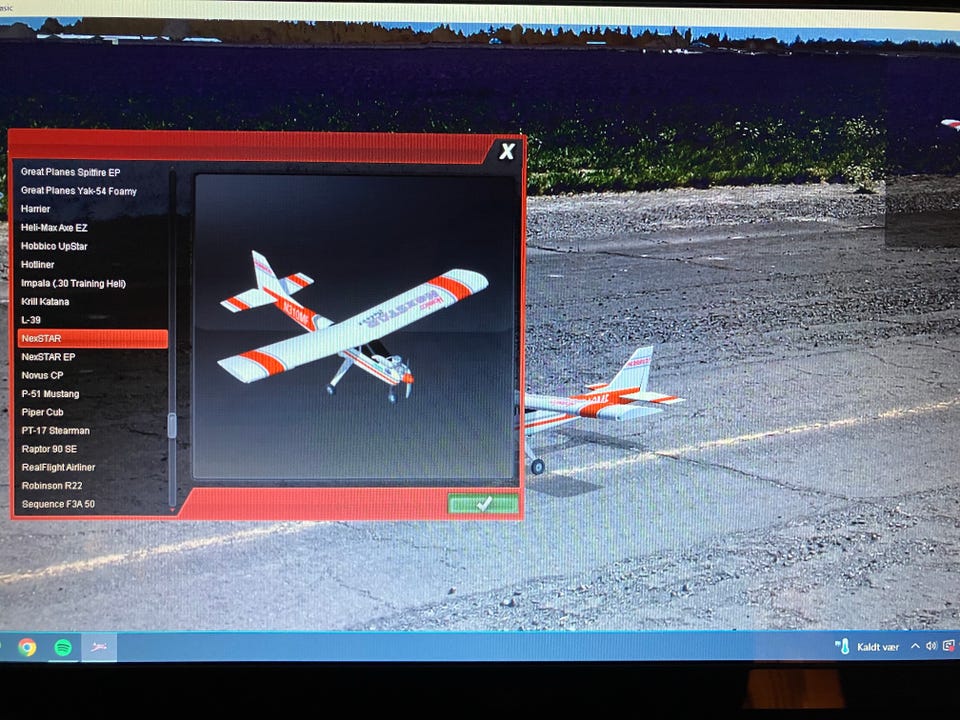Viewport: 960px width, 720px height.
Task: Select the Harrier aircraft
Action: tap(36, 209)
